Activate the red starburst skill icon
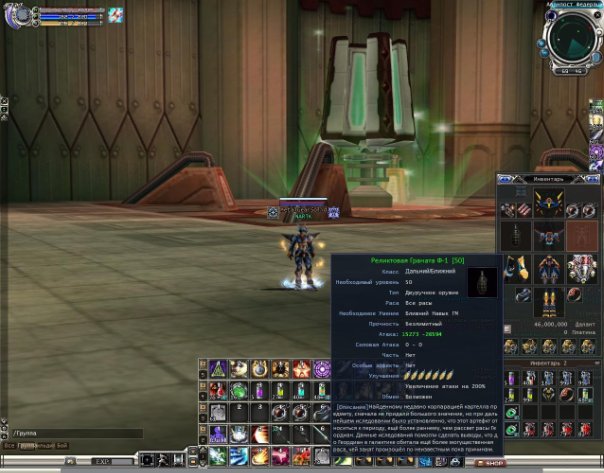 (x=301, y=369)
